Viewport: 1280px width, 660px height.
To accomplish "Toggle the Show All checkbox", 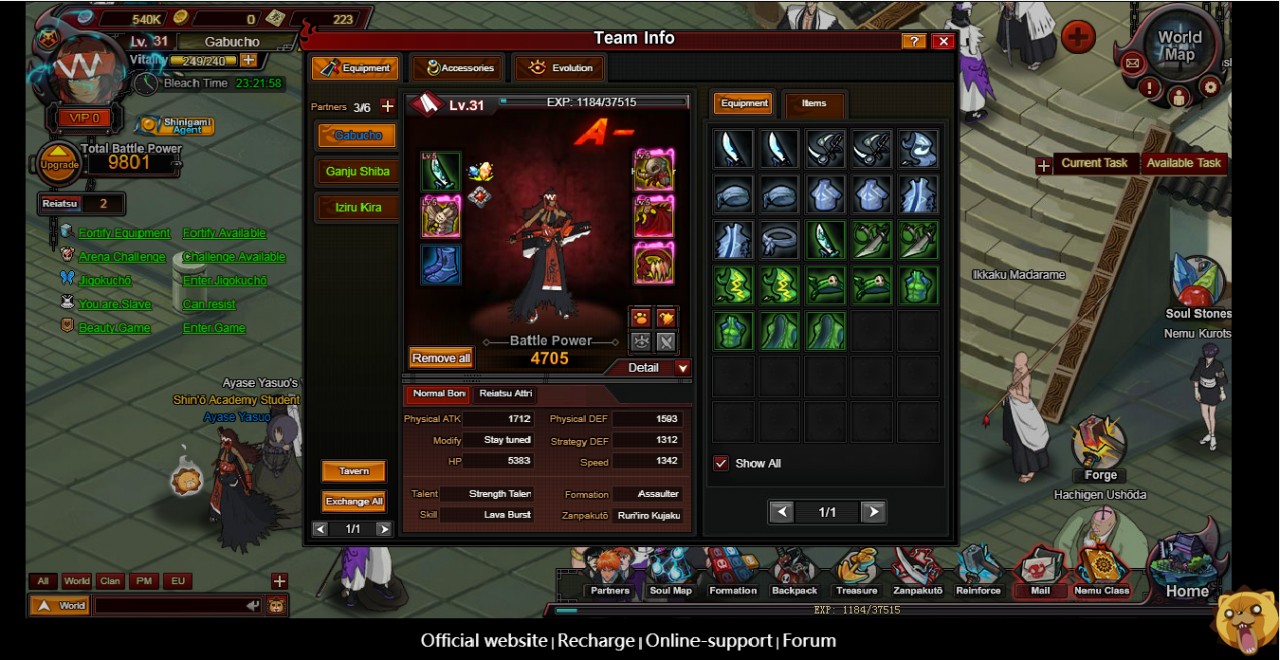I will pyautogui.click(x=721, y=463).
